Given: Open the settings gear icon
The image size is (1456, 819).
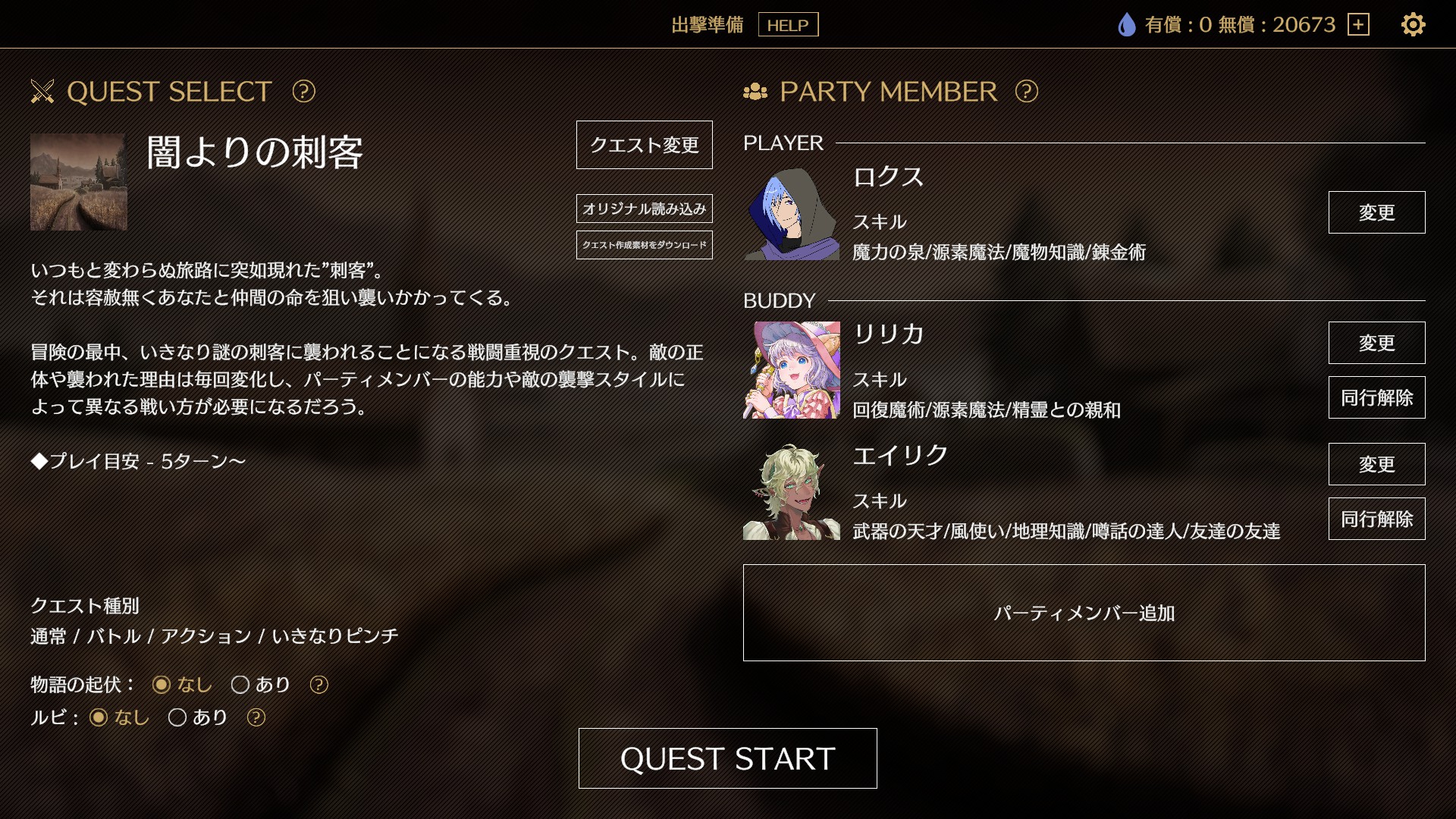Looking at the screenshot, I should [x=1412, y=25].
